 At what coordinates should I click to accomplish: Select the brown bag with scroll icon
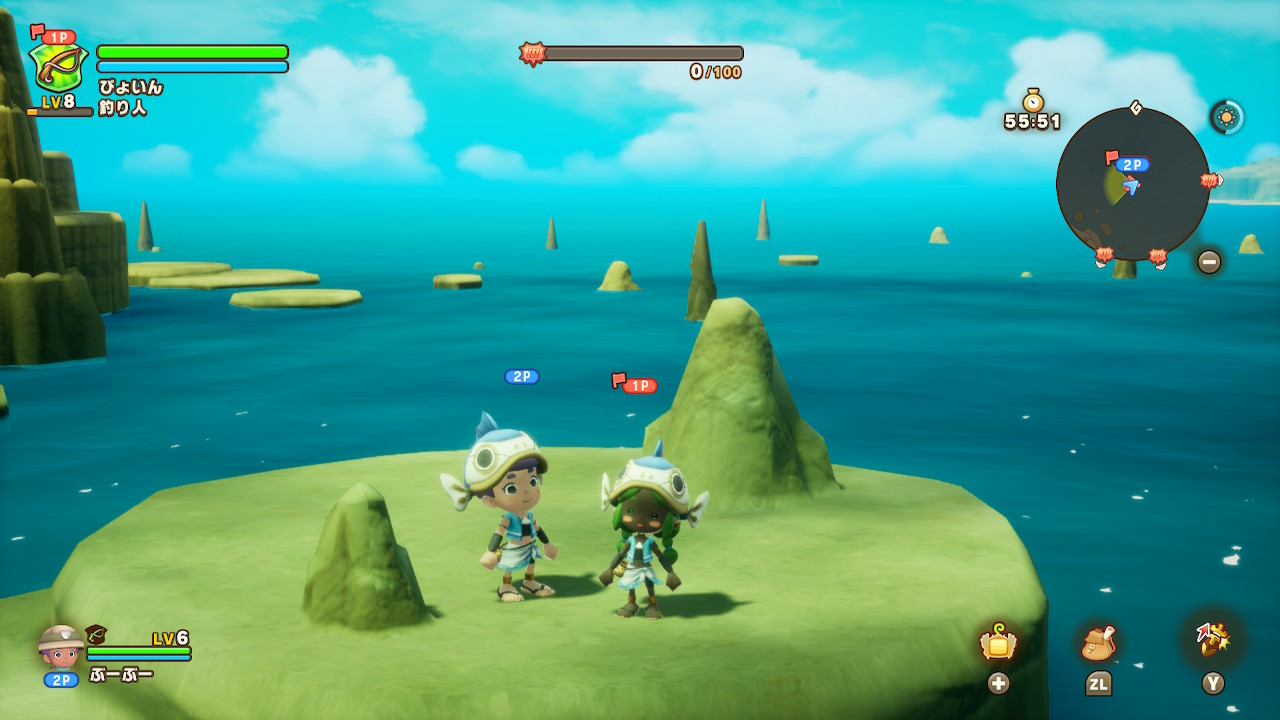click(1097, 643)
